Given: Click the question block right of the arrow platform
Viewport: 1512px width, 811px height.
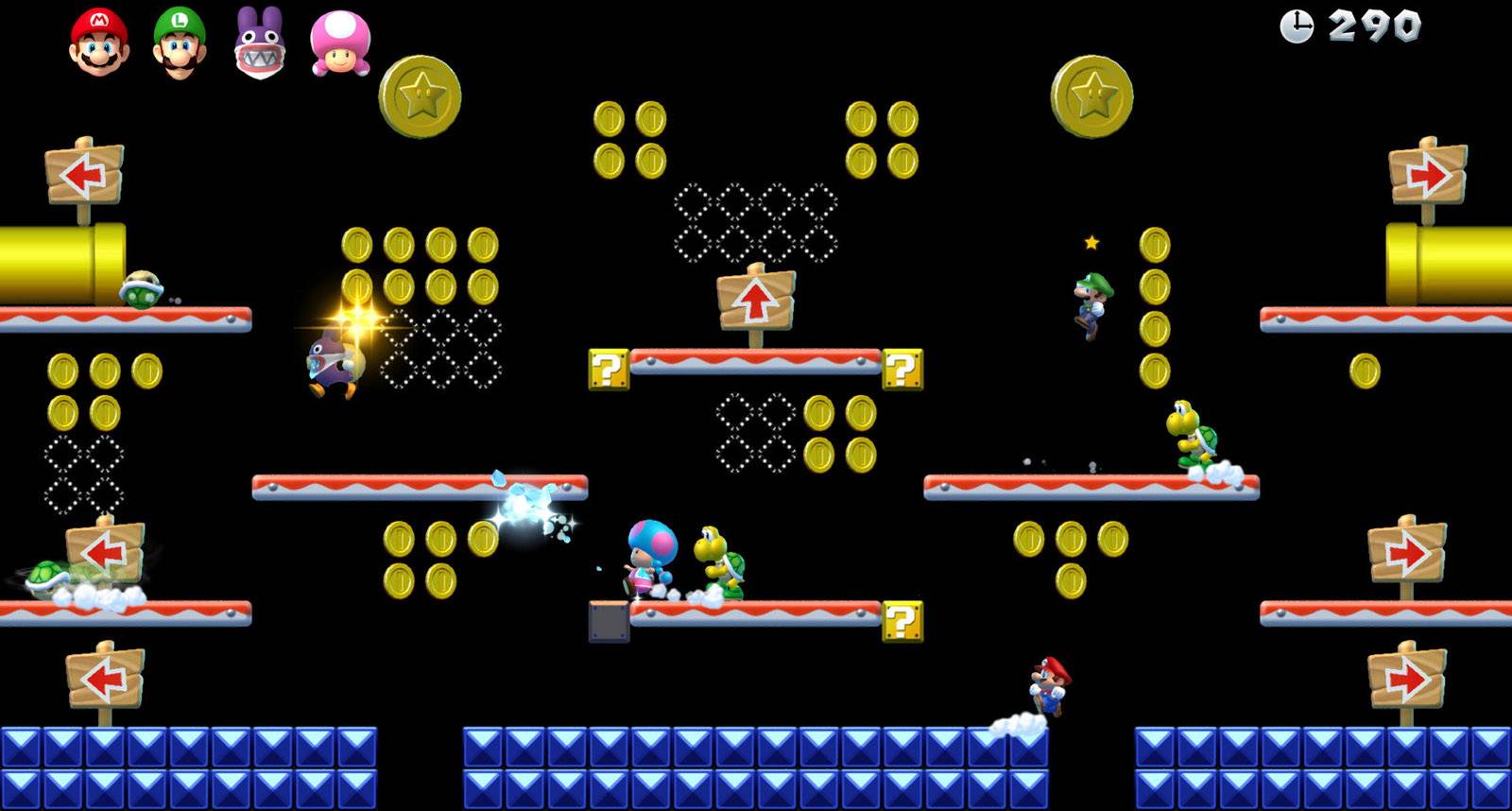Looking at the screenshot, I should point(902,369).
